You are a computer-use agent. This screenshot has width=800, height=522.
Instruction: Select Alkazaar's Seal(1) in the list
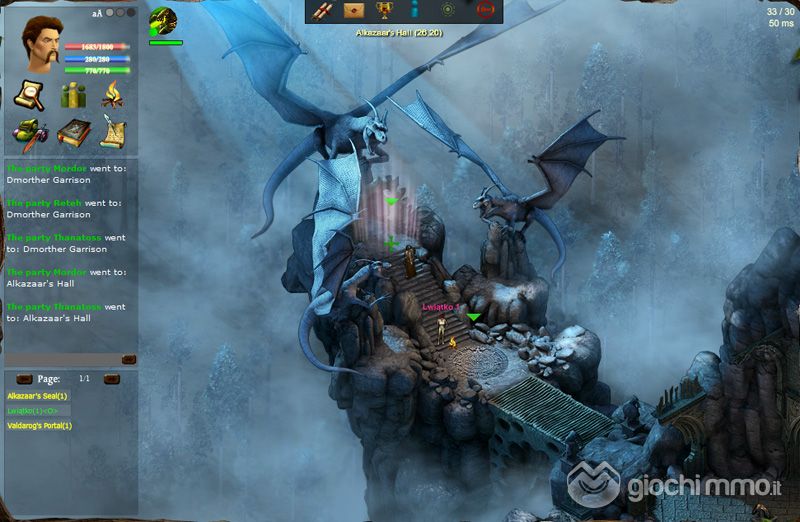point(38,396)
